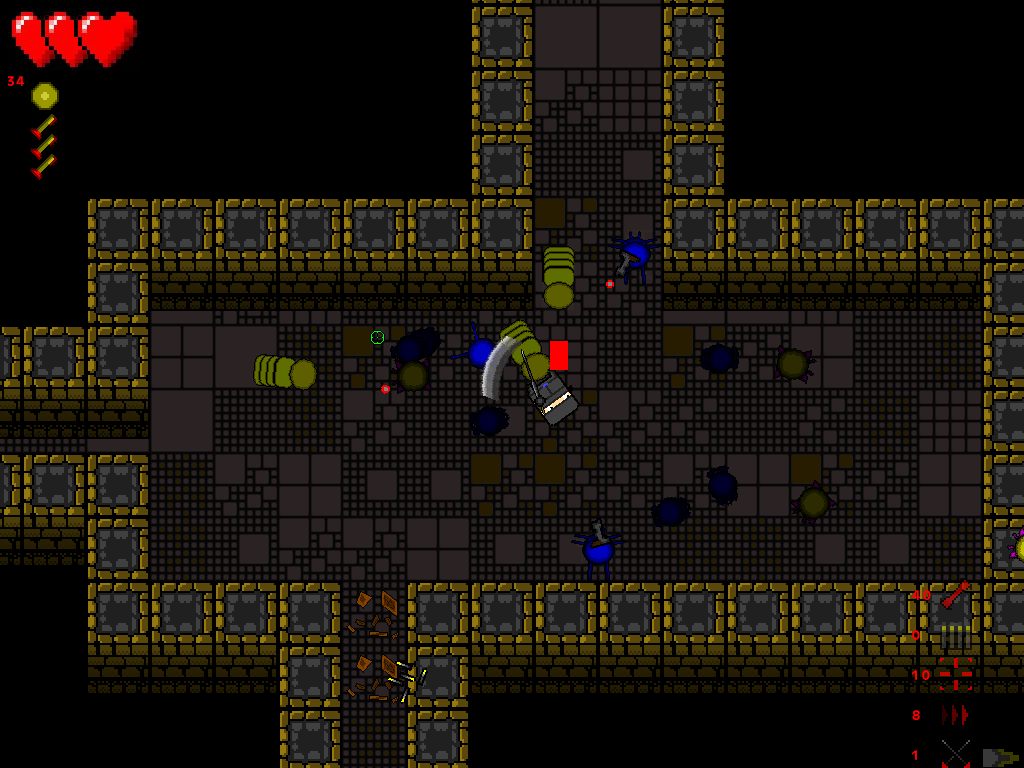Choose the yellow bullet clip icon
The height and width of the screenshot is (768, 1024).
point(955,635)
